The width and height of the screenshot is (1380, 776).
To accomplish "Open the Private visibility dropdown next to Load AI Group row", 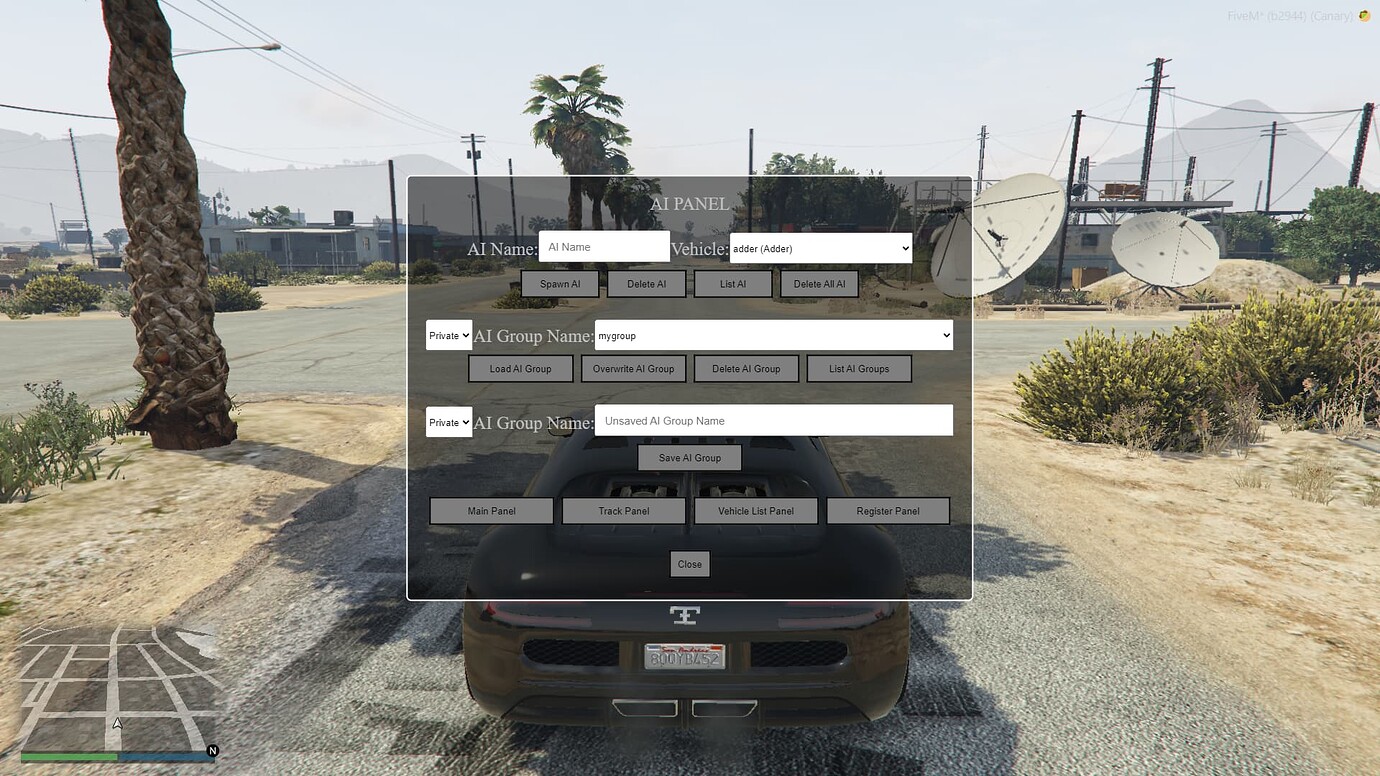I will click(x=448, y=335).
